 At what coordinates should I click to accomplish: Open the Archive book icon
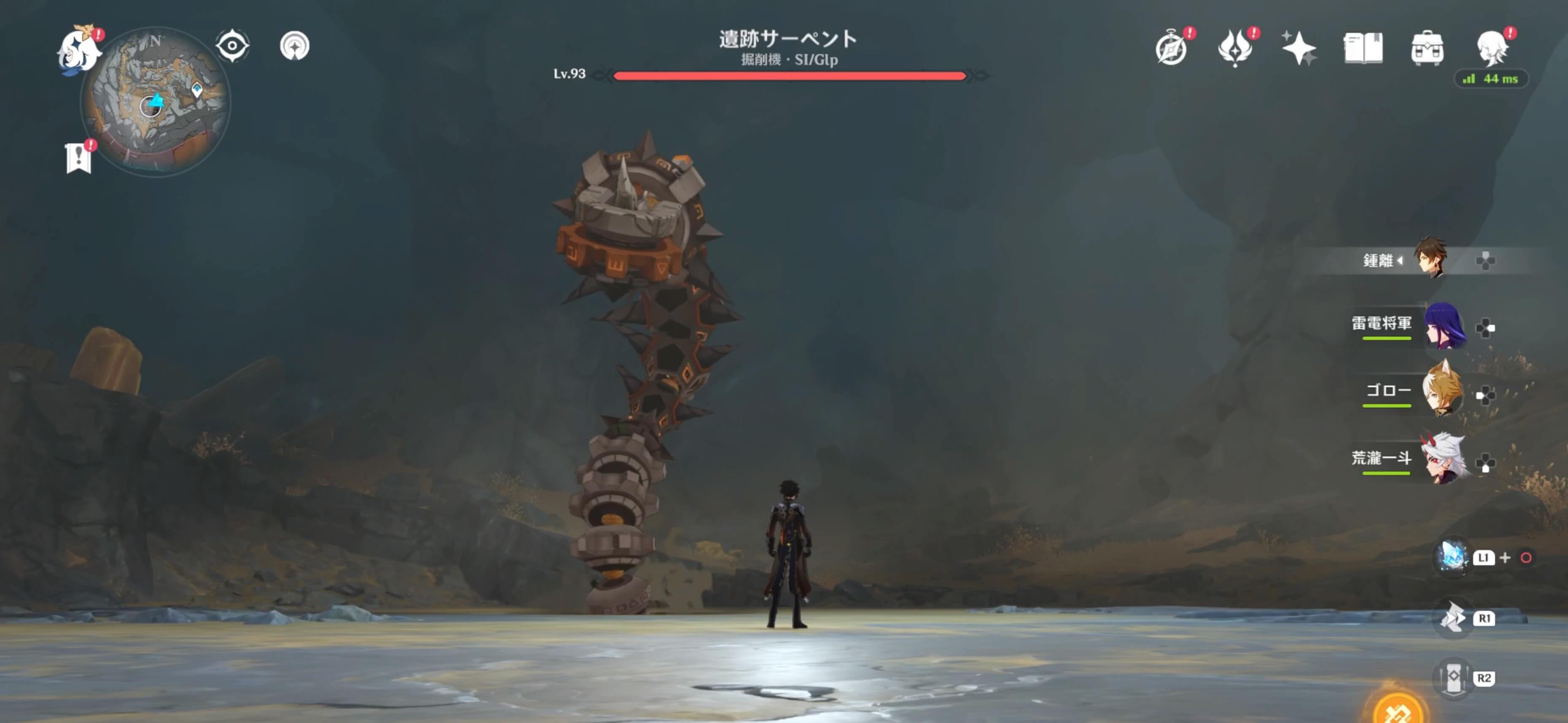[x=1363, y=49]
